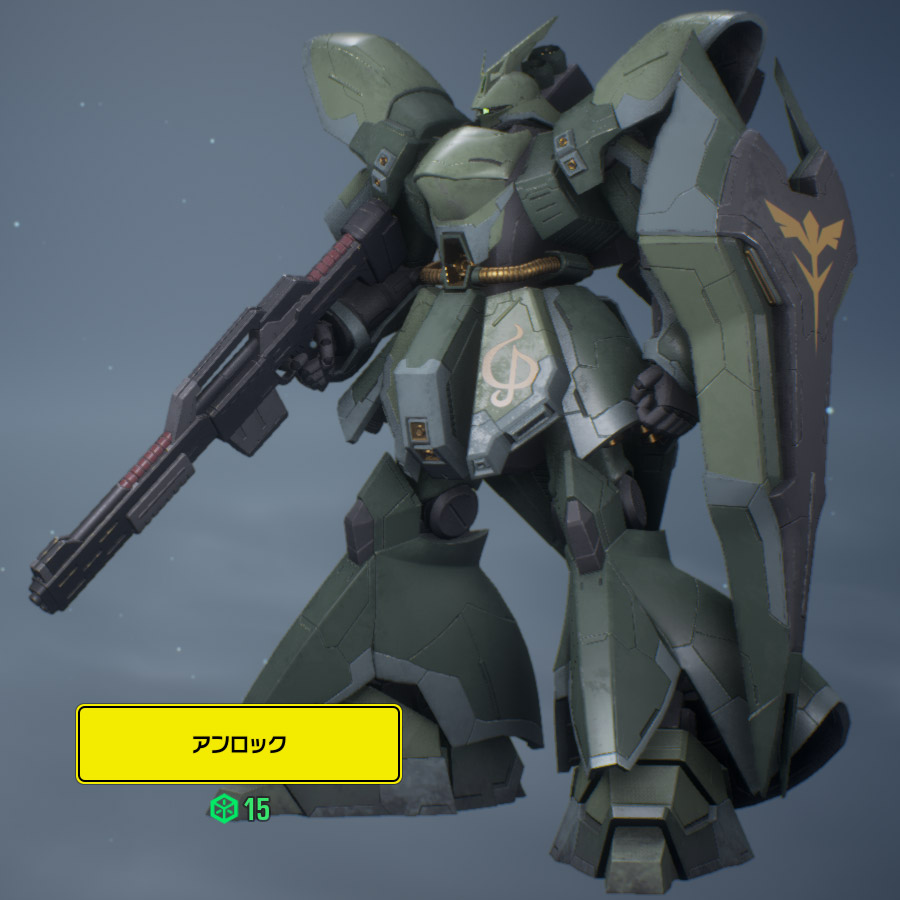Click the yellow アンロック unlock button

tap(239, 744)
